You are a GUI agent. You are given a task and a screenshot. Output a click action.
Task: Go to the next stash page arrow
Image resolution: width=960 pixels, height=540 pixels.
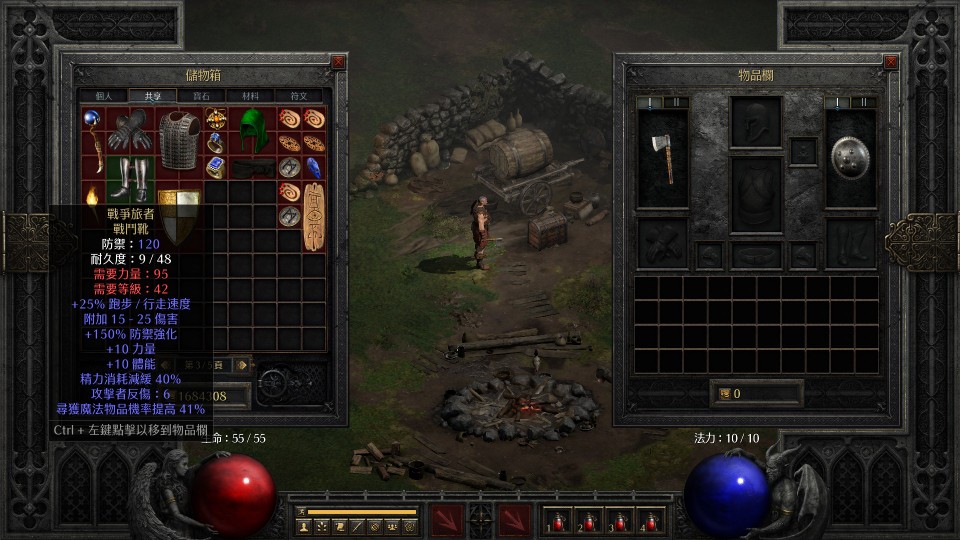pos(240,365)
